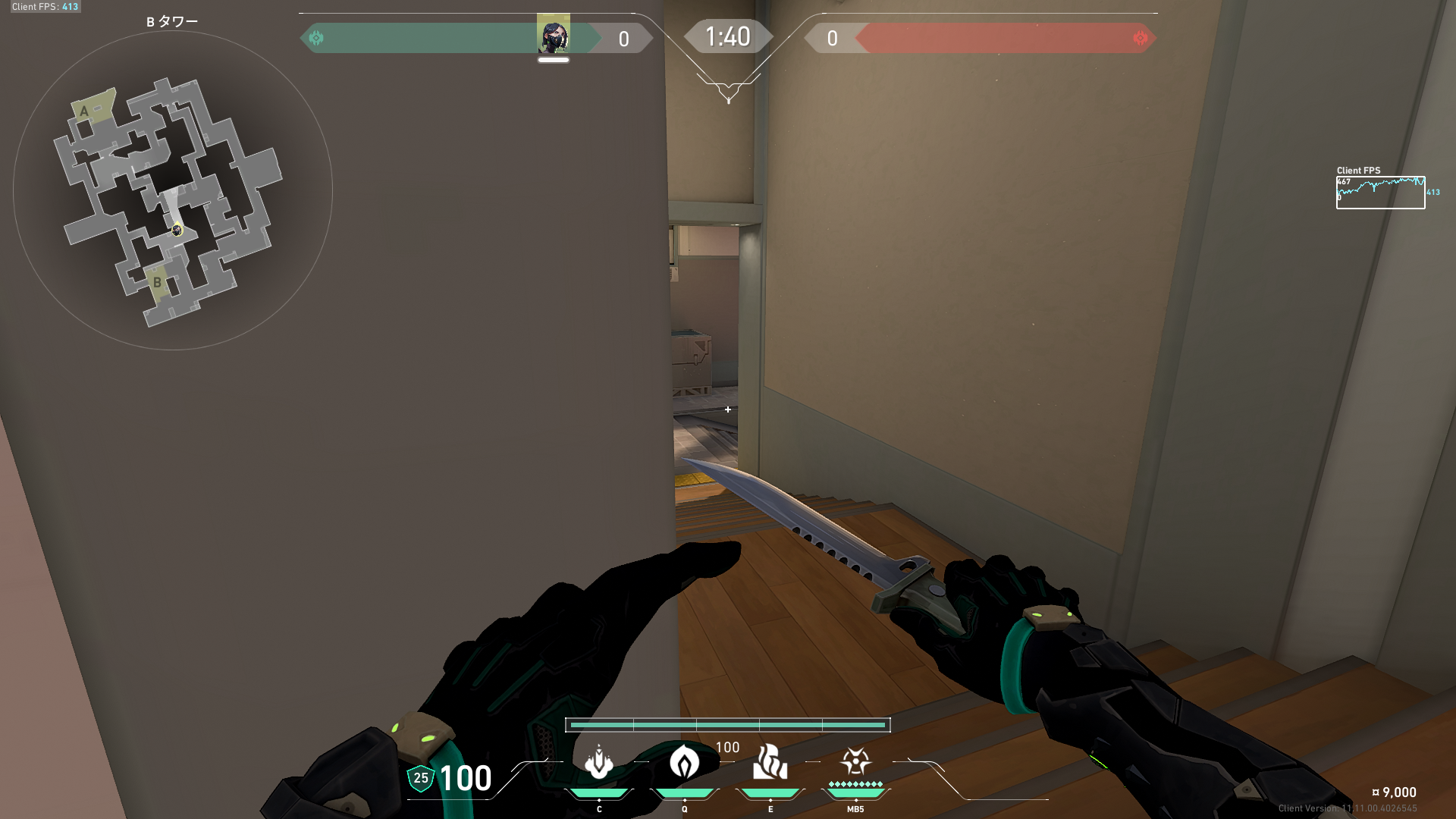1456x819 pixels.
Task: Select the Toxic Screen ability icon
Action: tap(770, 763)
